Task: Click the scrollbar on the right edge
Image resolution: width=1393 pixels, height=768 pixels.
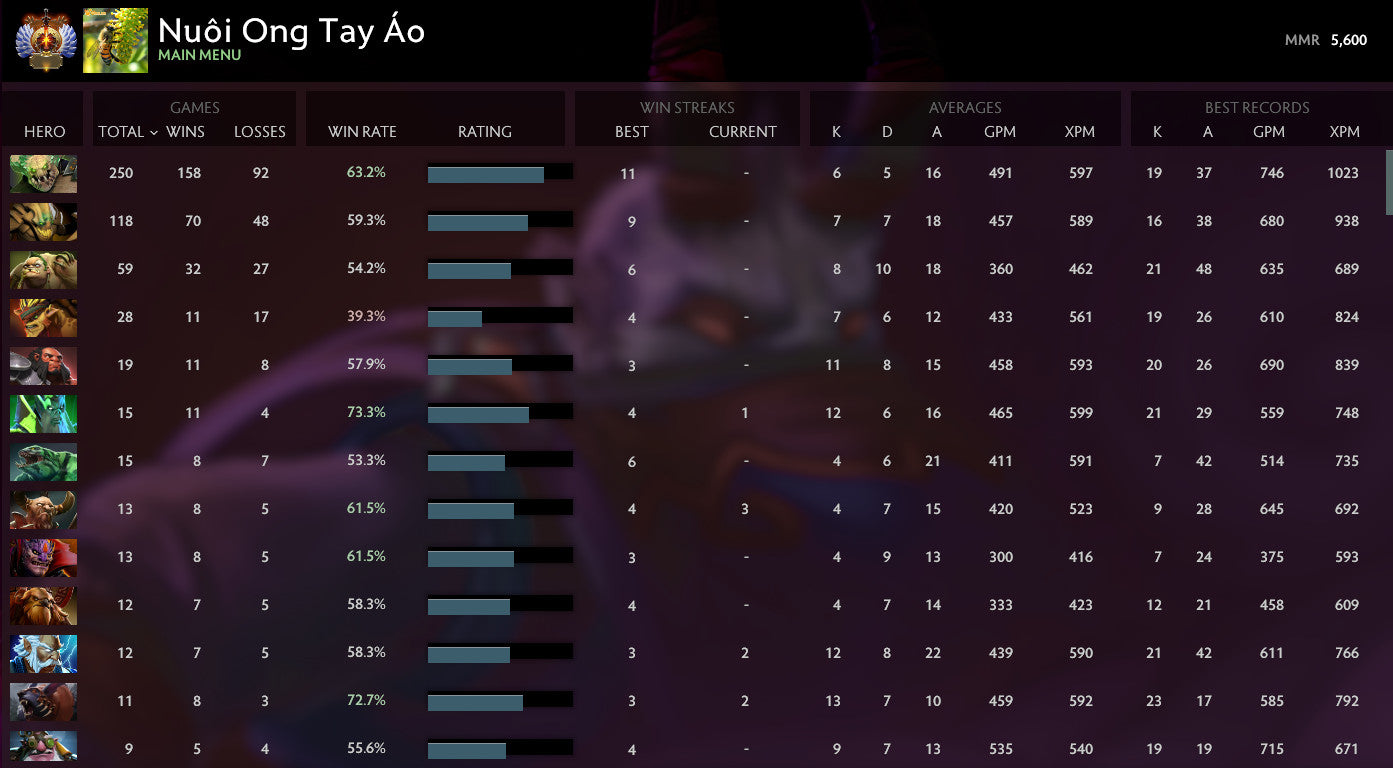Action: (x=1387, y=180)
